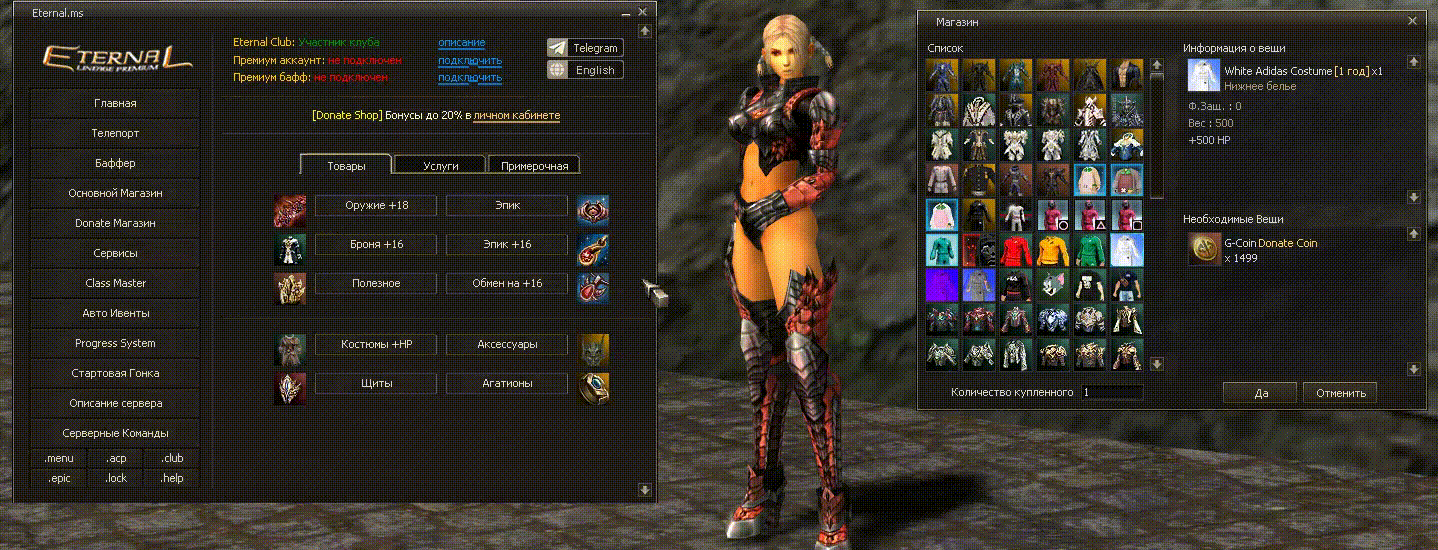The image size is (1438, 550).
Task: Close the Eternal.ms window
Action: pos(643,12)
